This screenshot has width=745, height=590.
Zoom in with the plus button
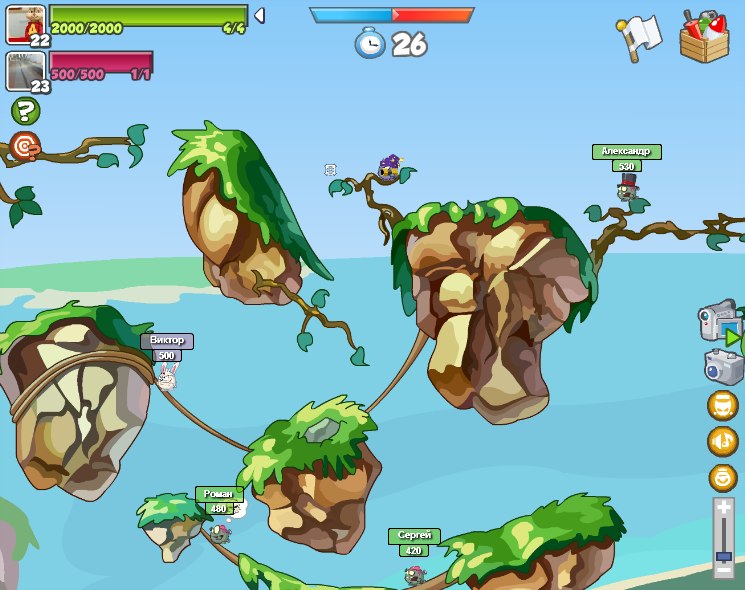[724, 509]
